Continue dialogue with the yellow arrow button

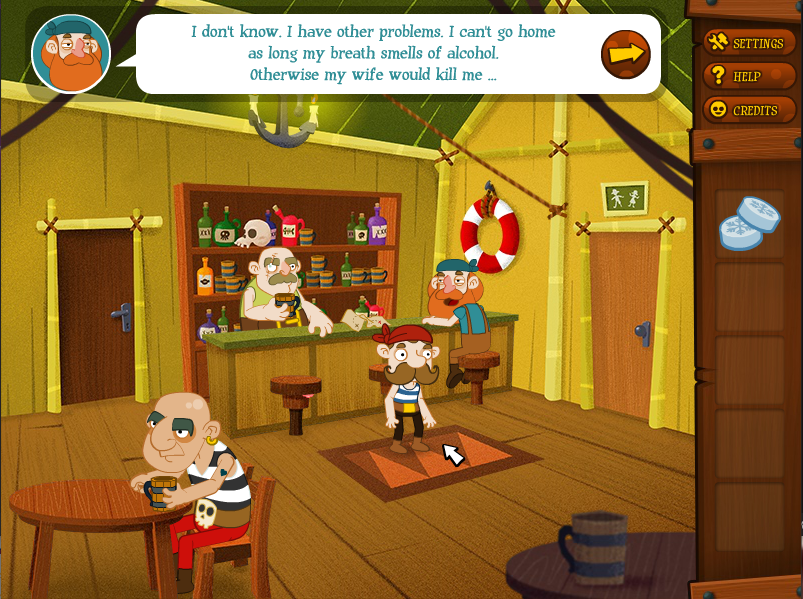coord(626,55)
